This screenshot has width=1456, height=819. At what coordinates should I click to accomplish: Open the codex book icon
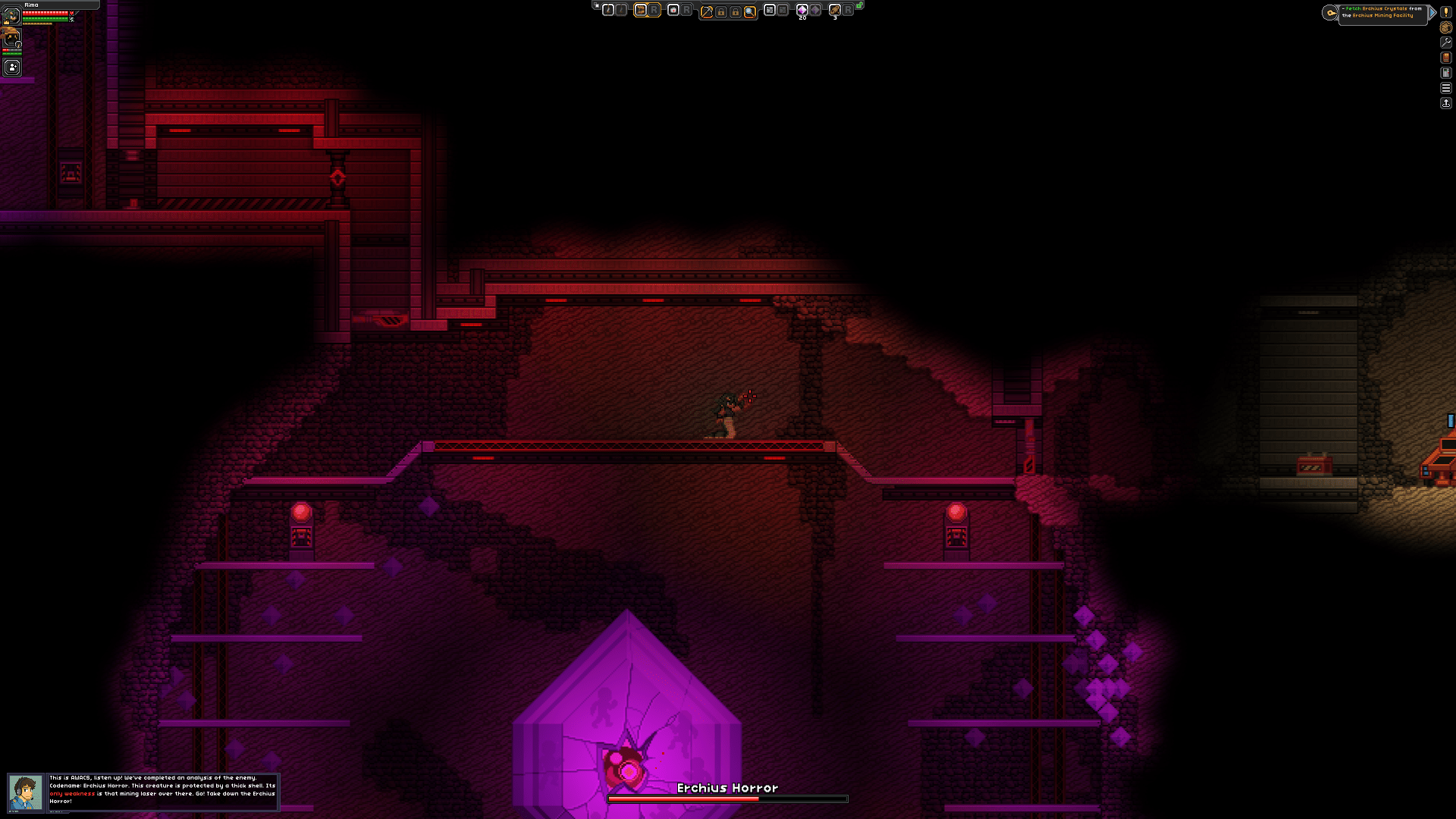1446,58
